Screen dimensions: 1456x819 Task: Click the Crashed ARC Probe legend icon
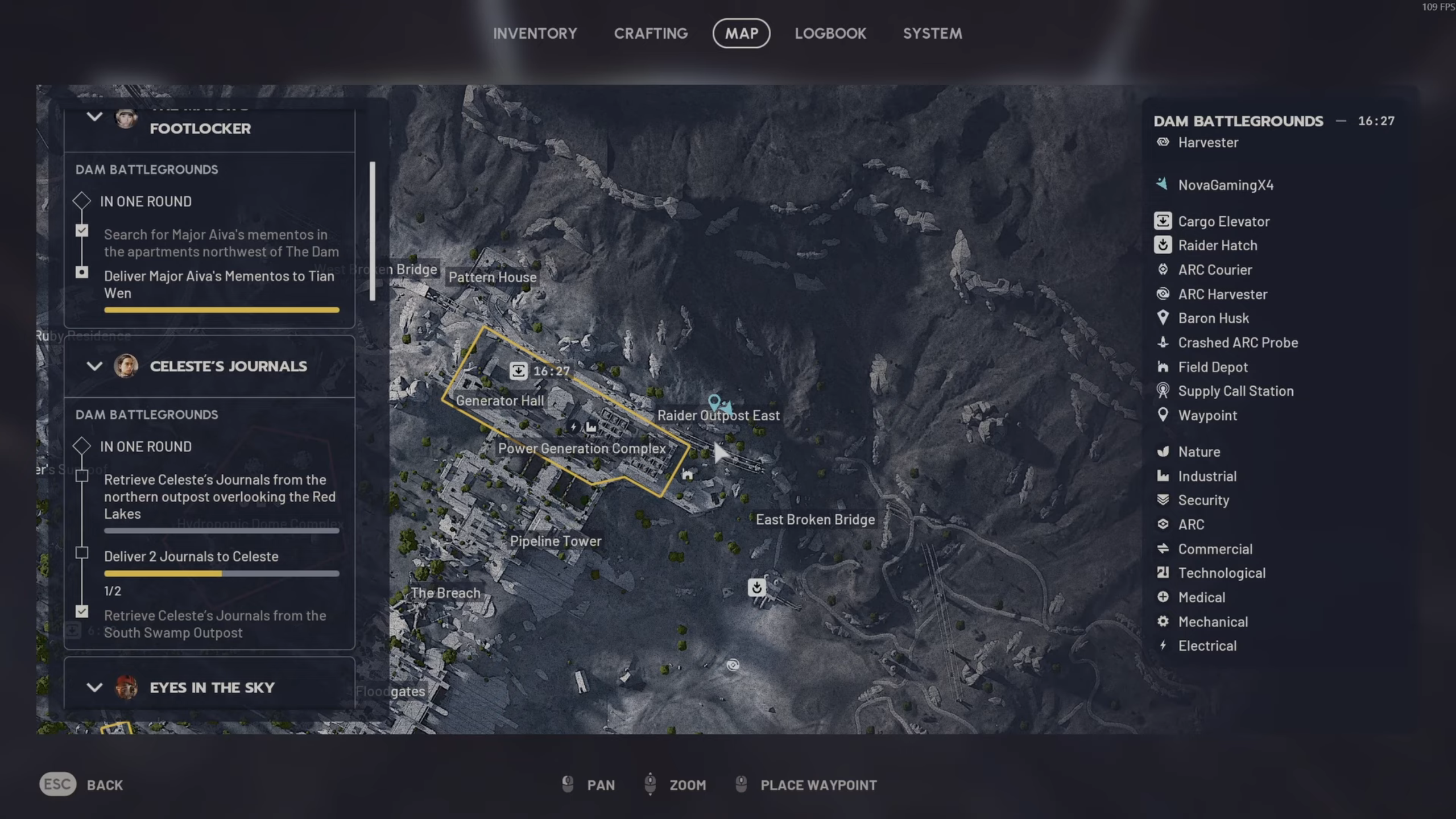pos(1163,342)
